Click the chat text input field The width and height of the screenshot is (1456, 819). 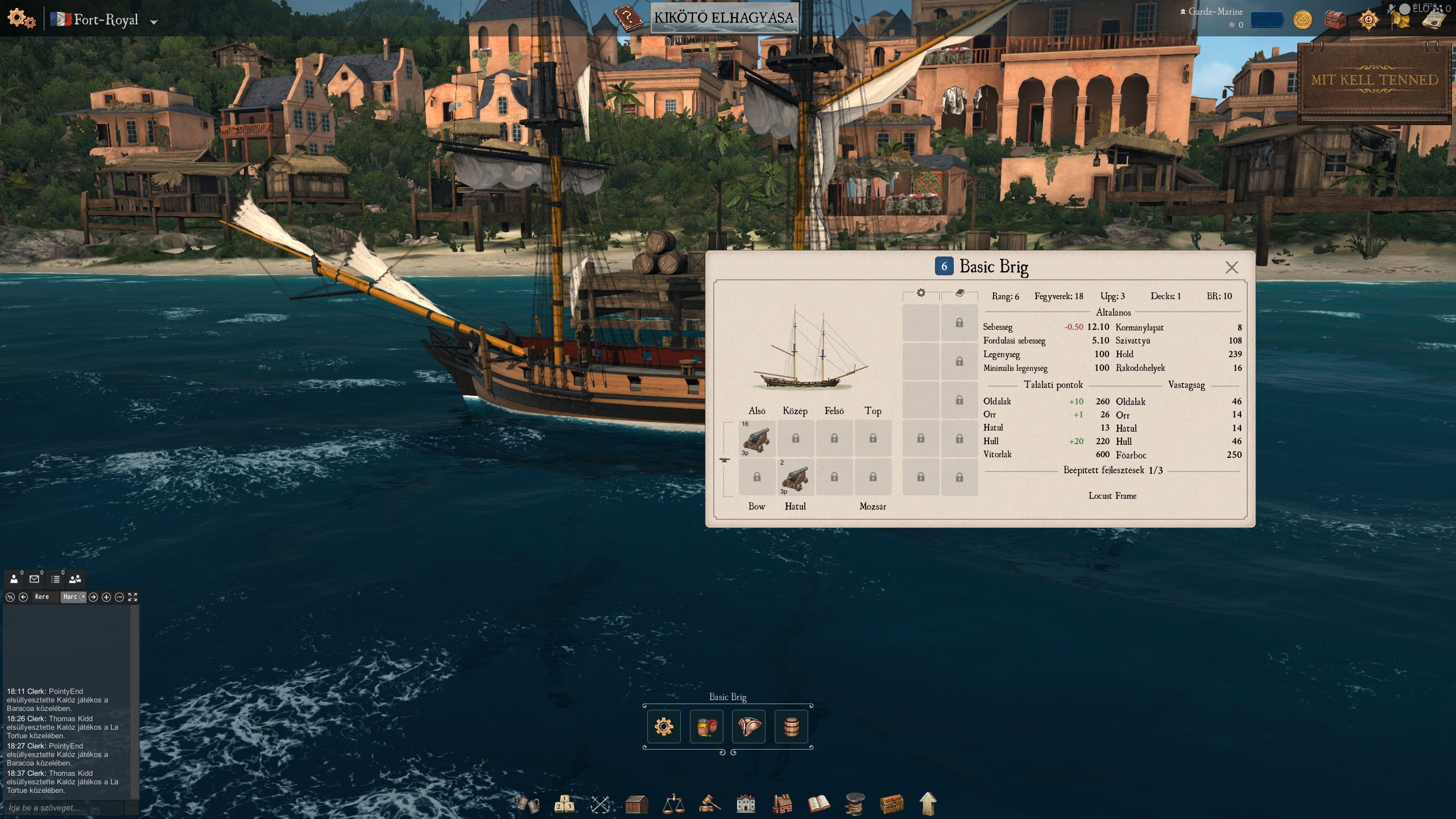tap(64, 808)
